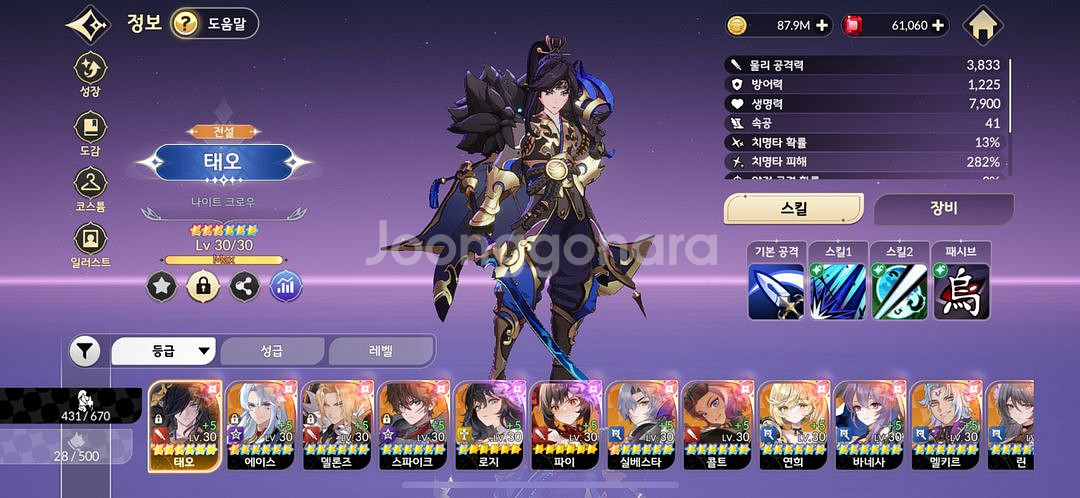Open the 등급 sort dropdown
Image resolution: width=1080 pixels, height=498 pixels.
164,351
